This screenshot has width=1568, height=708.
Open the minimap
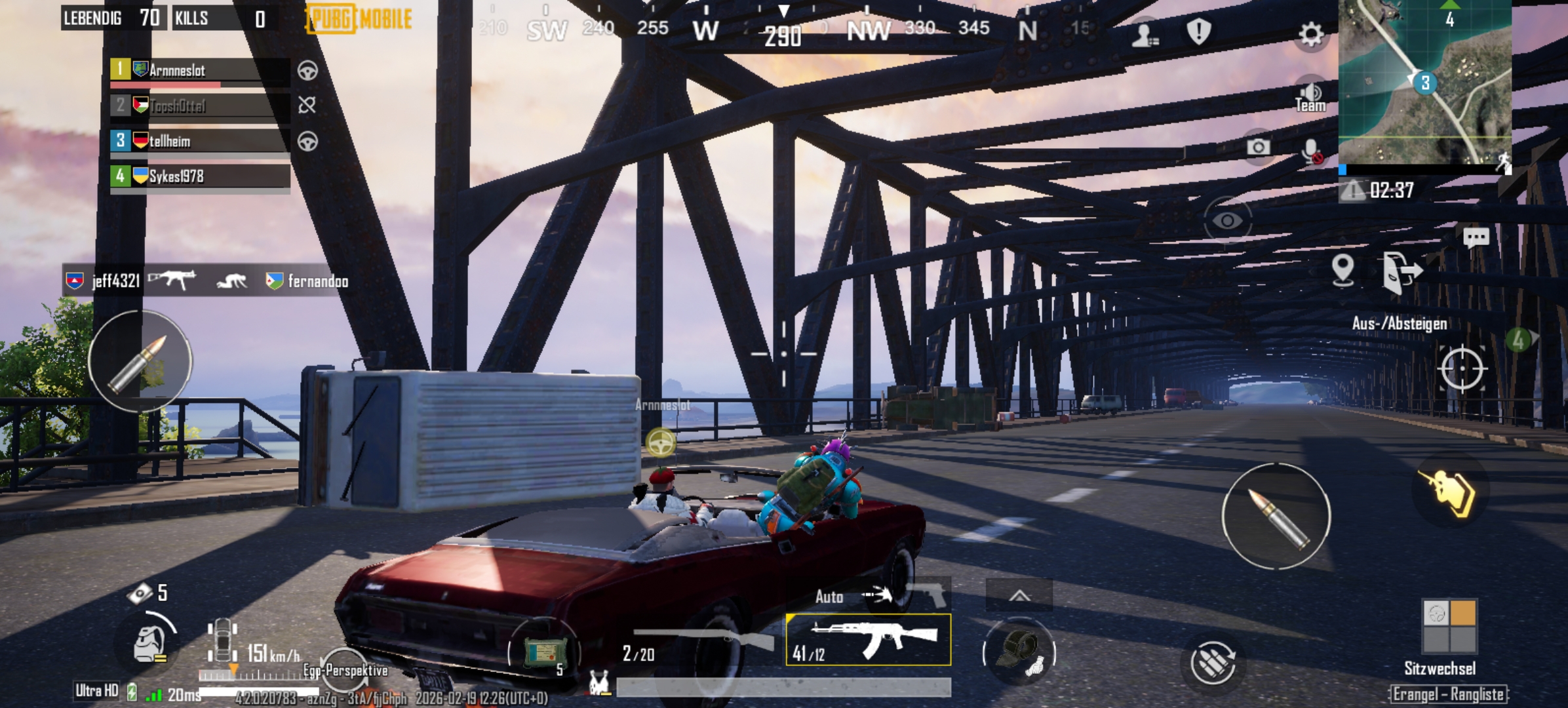(x=1424, y=82)
